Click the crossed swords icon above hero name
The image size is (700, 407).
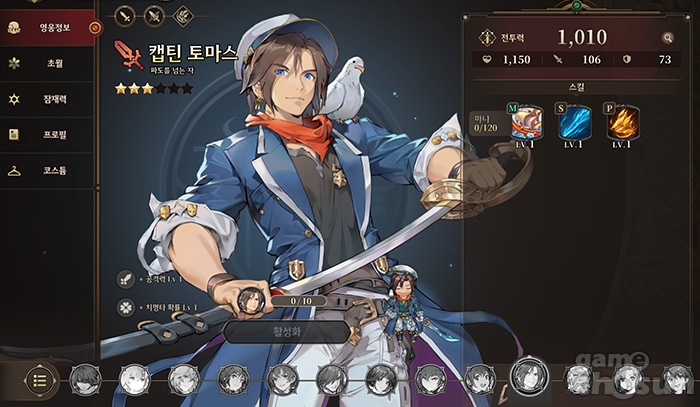click(154, 15)
